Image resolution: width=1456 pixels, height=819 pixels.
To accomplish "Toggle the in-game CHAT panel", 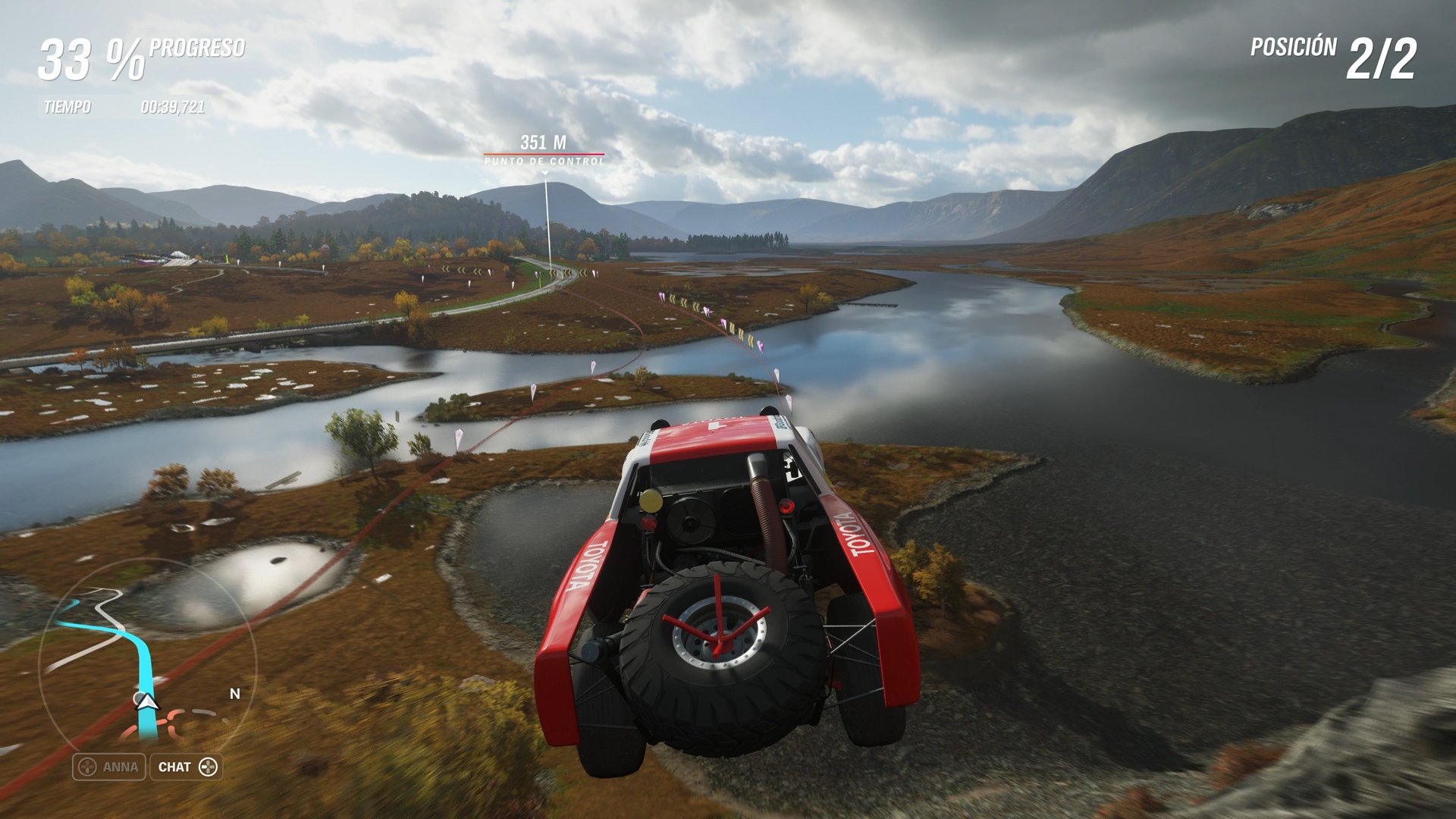I will point(186,766).
